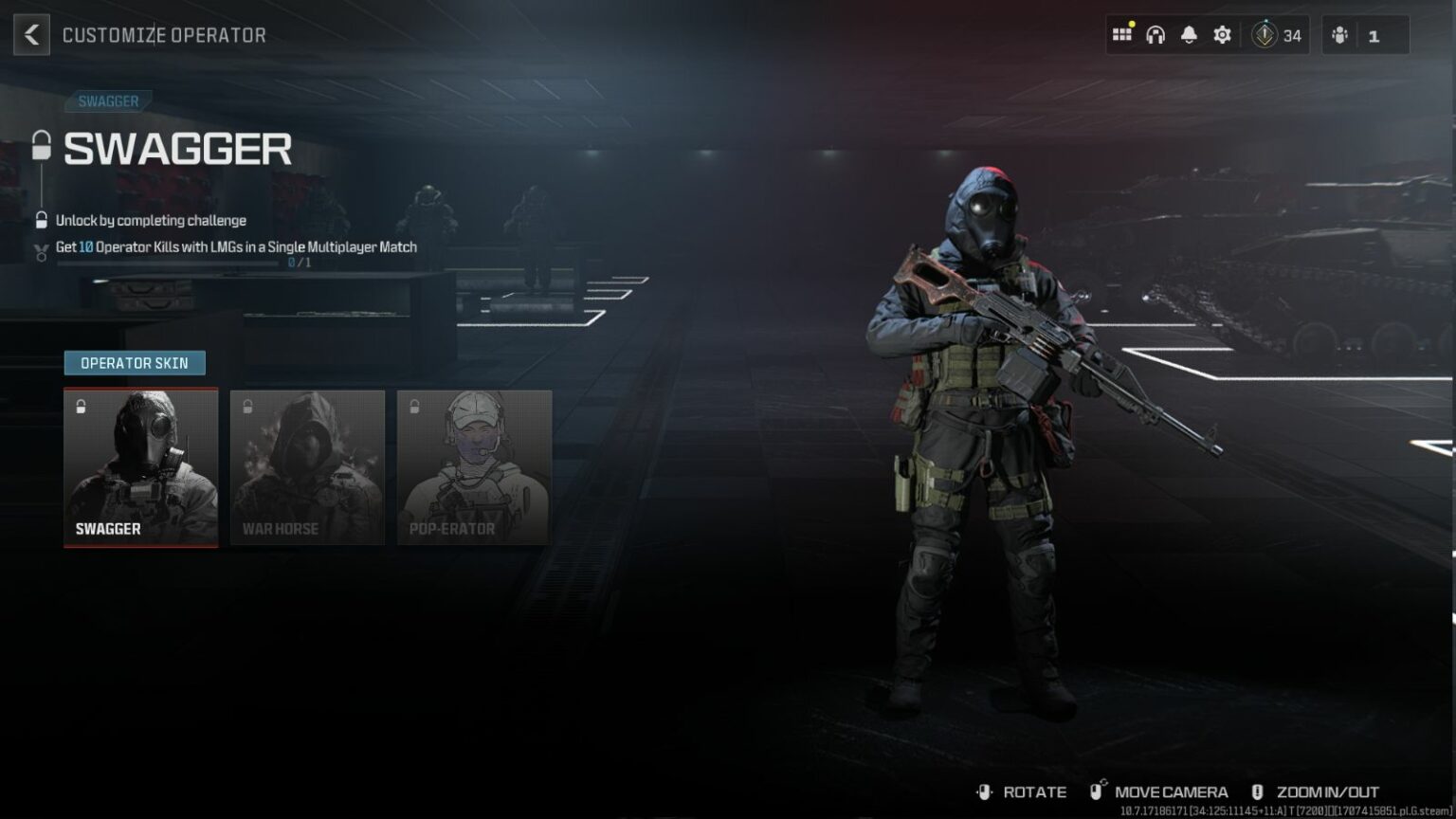Viewport: 1456px width, 819px height.
Task: Click the SWAGGER faction tag label
Action: tap(109, 100)
